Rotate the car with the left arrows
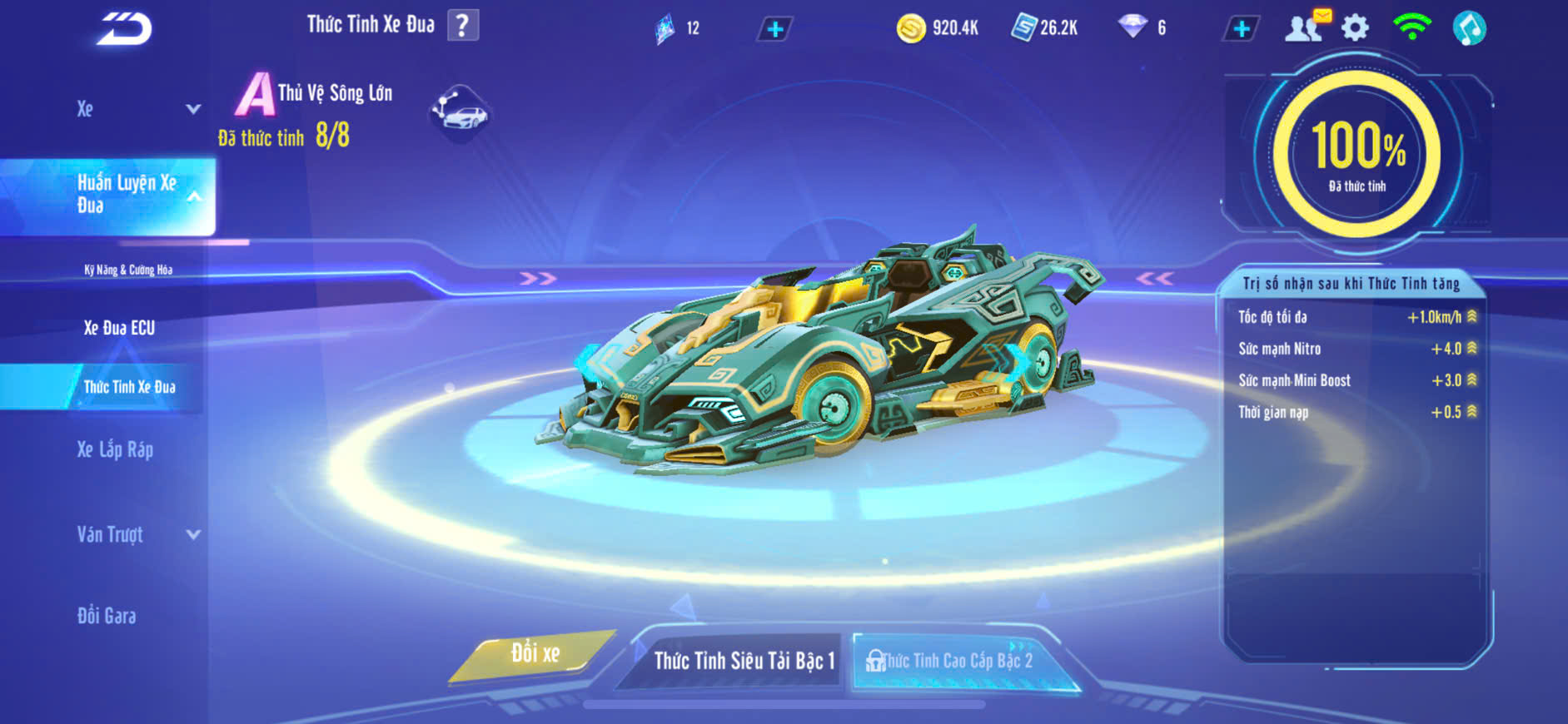1568x724 pixels. coord(538,278)
